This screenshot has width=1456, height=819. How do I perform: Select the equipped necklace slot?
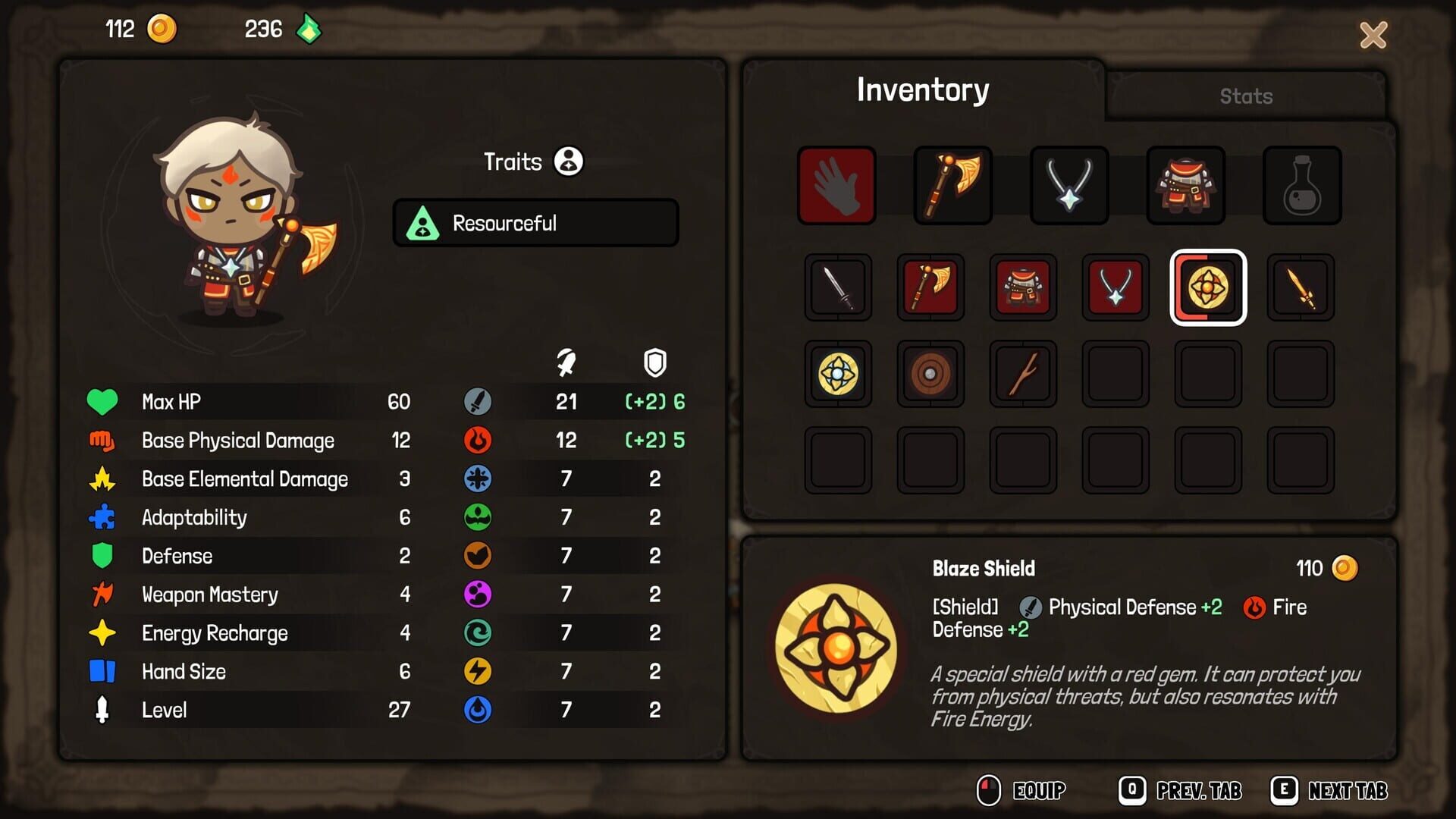[1069, 185]
